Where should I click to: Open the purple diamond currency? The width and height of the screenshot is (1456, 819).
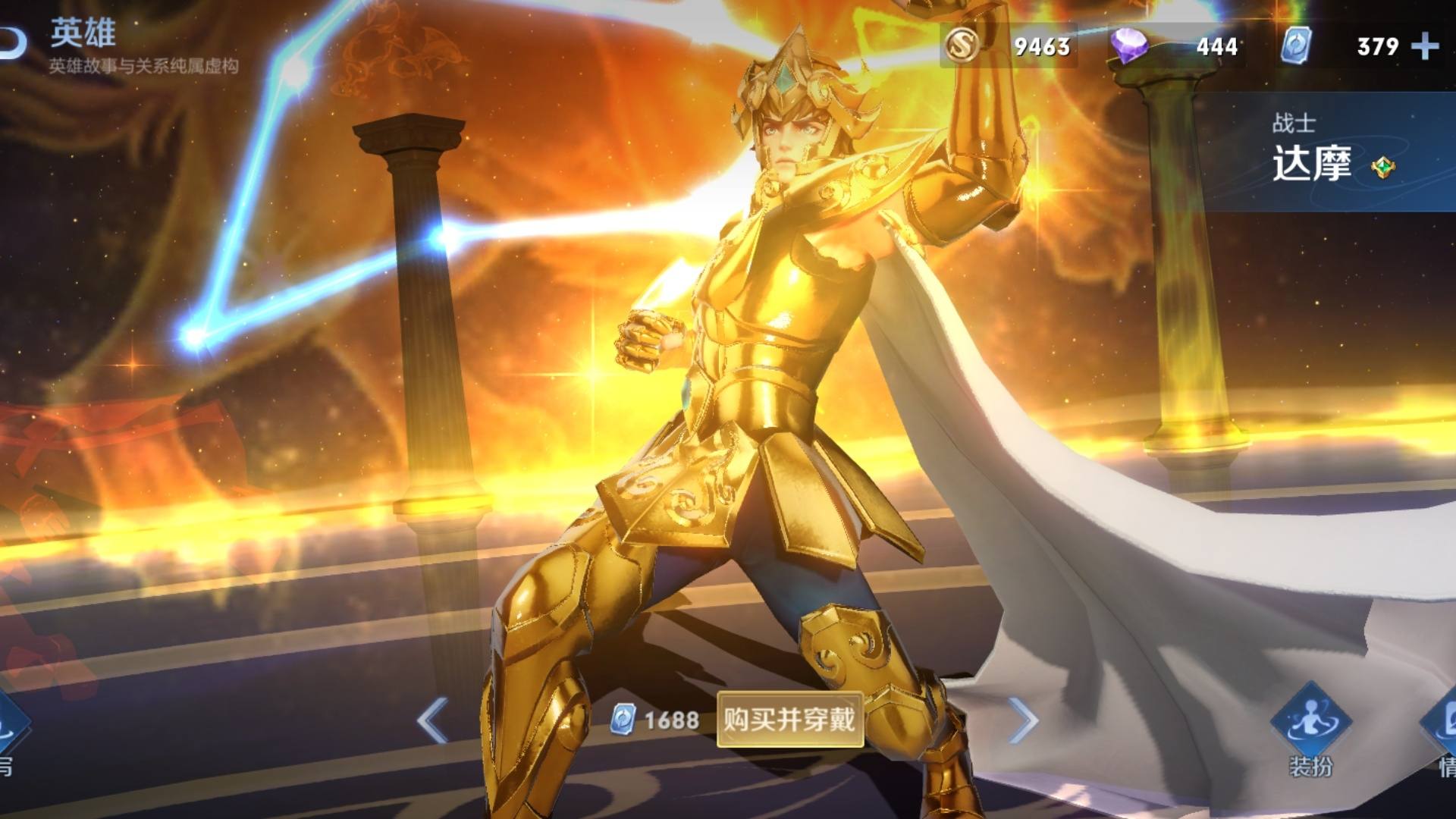pos(1129,46)
